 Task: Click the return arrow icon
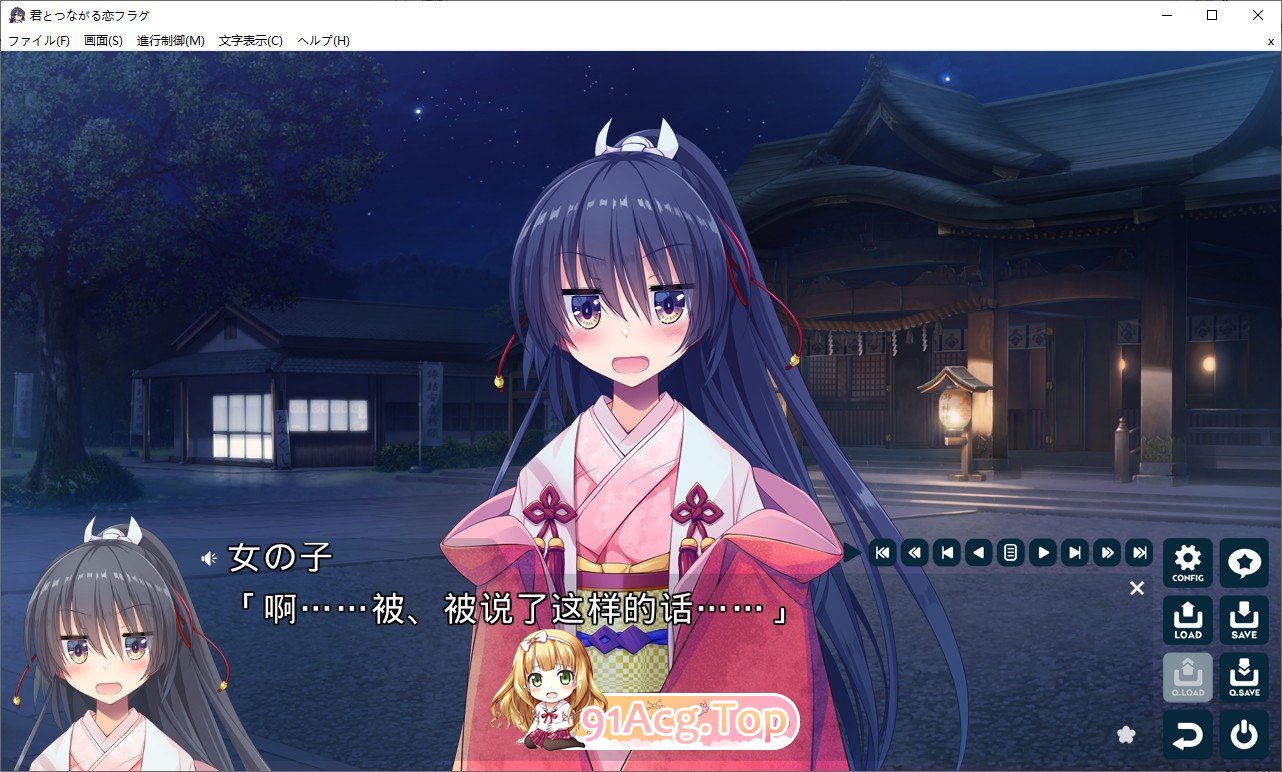coord(1187,735)
